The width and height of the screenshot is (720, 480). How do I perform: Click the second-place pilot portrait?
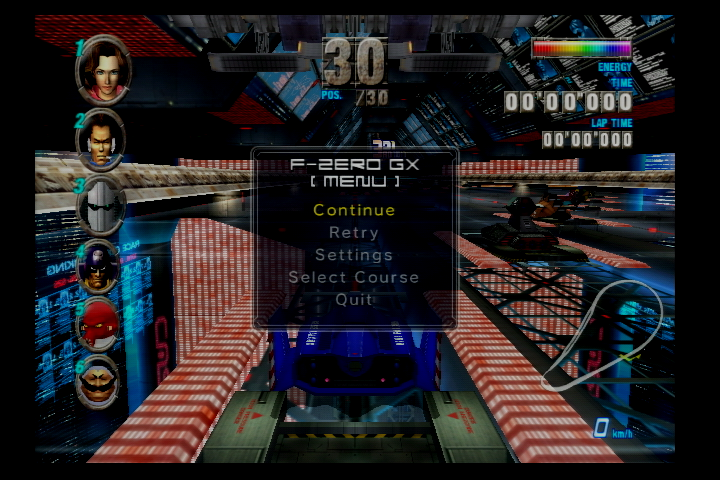tap(101, 140)
